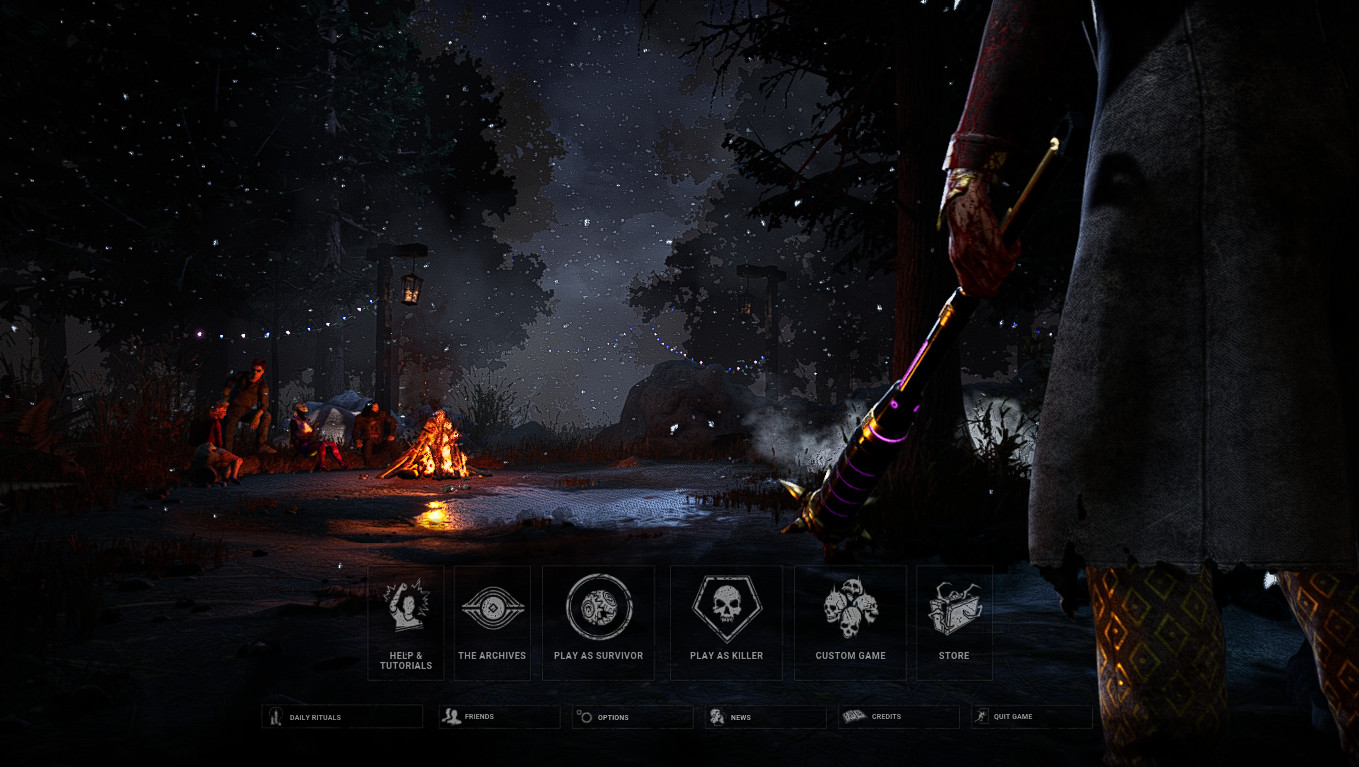Click the Credits bones icon

coord(852,716)
